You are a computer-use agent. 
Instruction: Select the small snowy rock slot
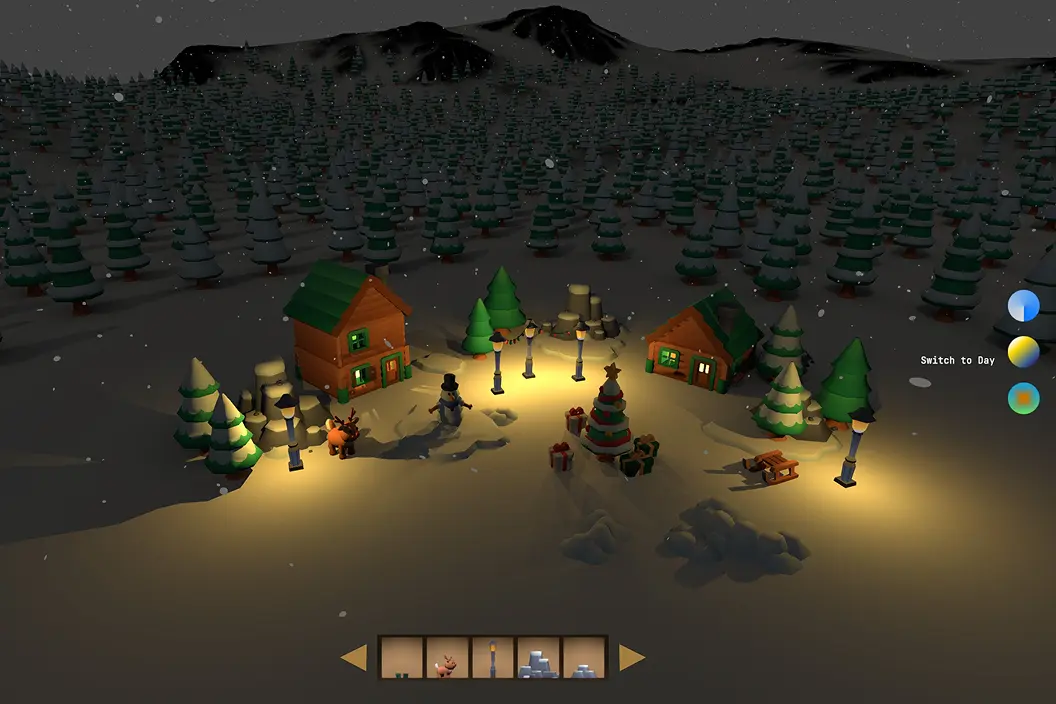pyautogui.click(x=584, y=658)
